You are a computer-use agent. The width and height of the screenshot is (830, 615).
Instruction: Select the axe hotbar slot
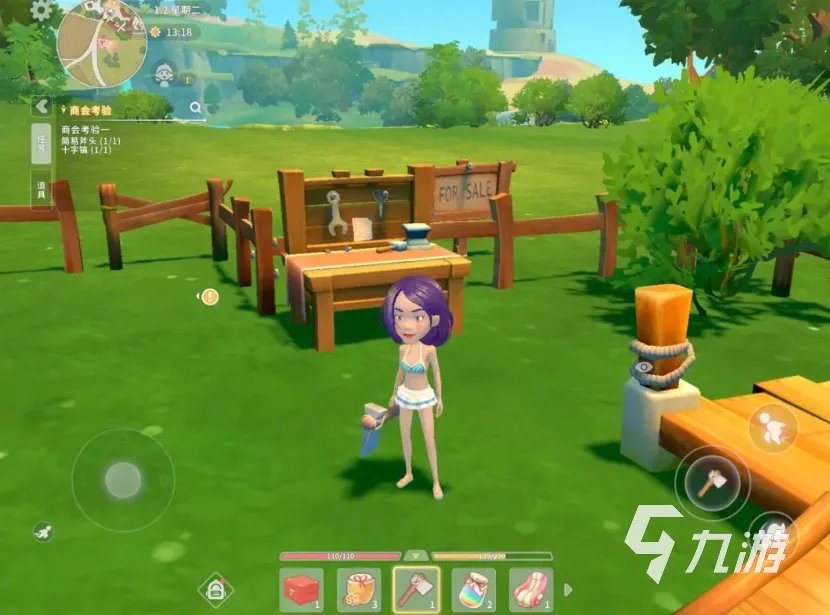(416, 590)
